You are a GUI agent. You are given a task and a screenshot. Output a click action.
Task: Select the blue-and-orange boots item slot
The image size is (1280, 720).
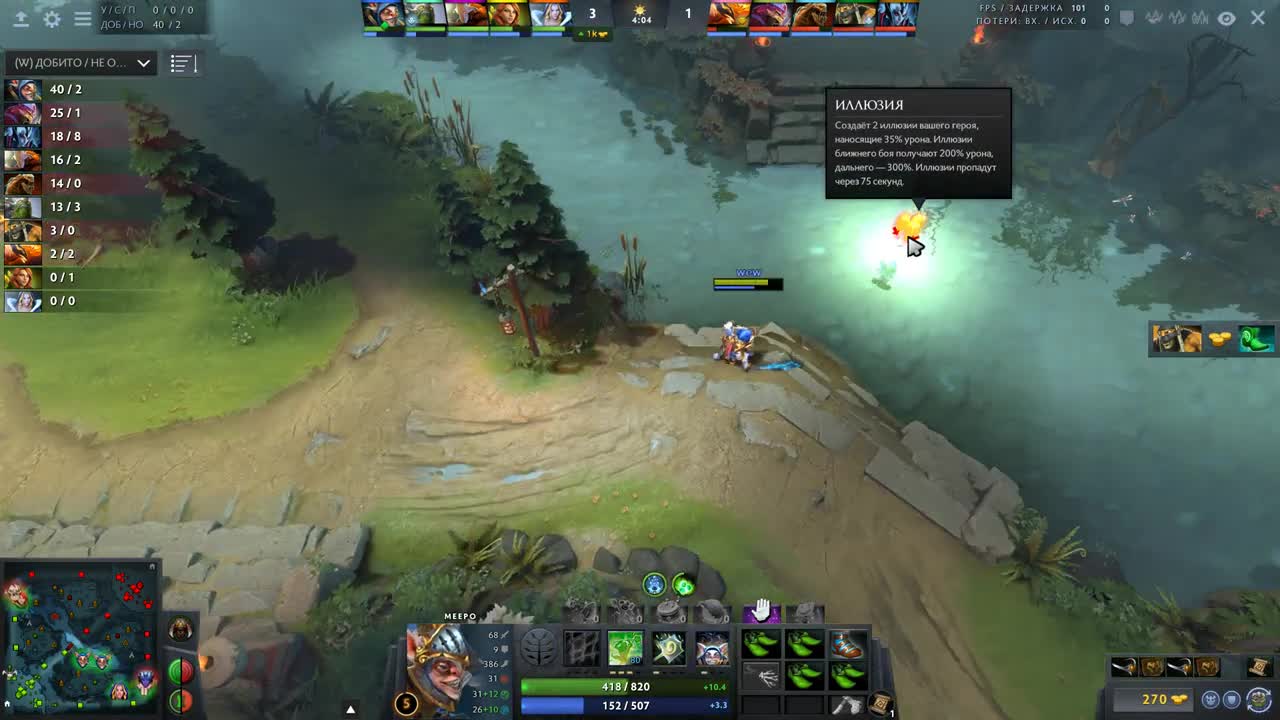(x=847, y=645)
